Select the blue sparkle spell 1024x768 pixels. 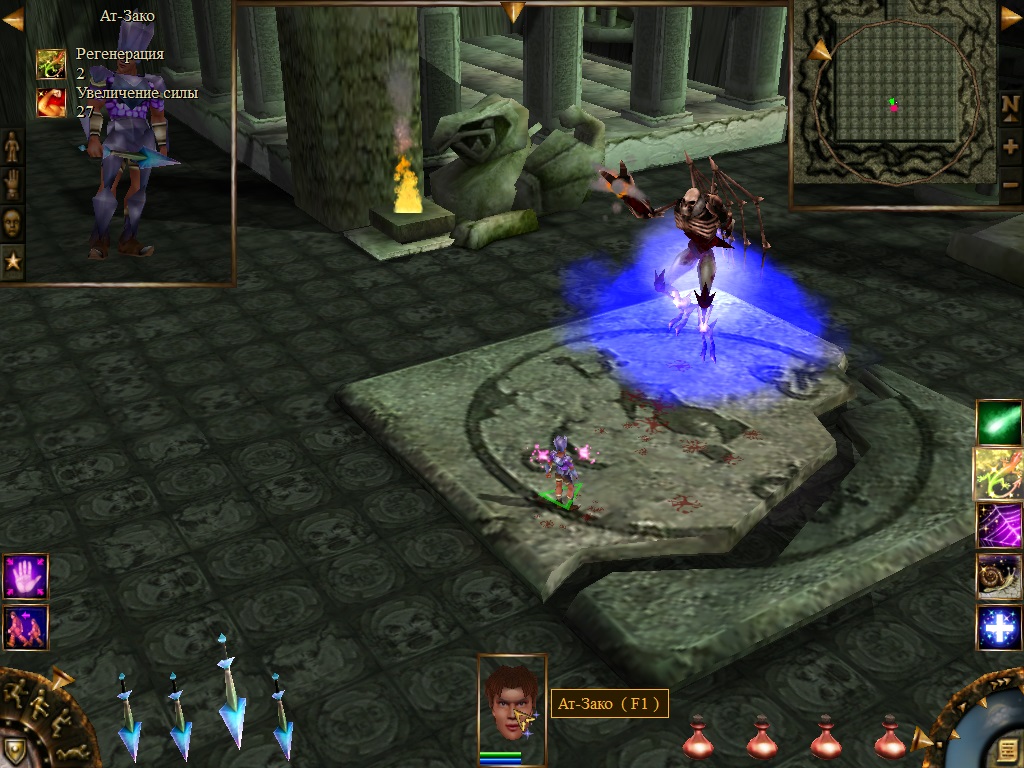999,627
